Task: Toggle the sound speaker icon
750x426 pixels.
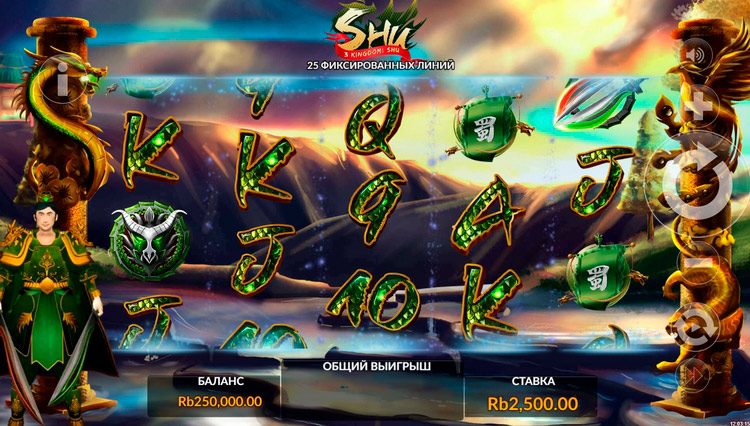Action: point(698,52)
